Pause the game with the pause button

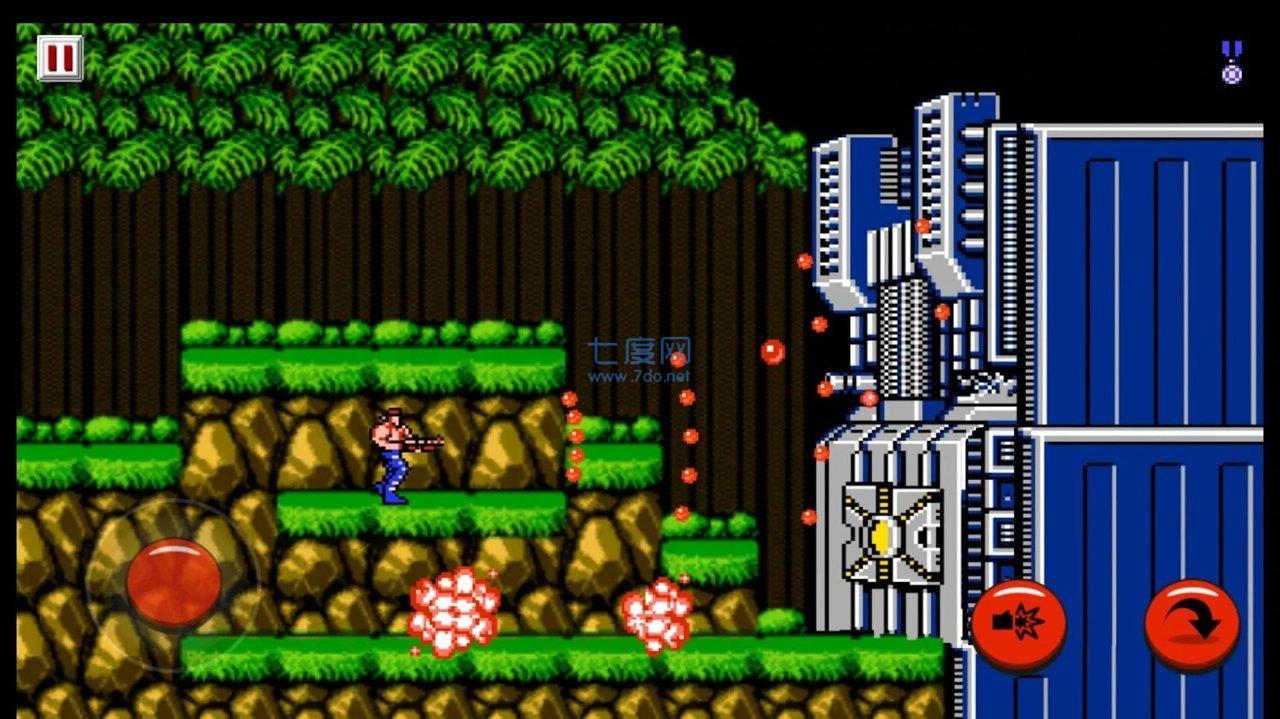59,58
